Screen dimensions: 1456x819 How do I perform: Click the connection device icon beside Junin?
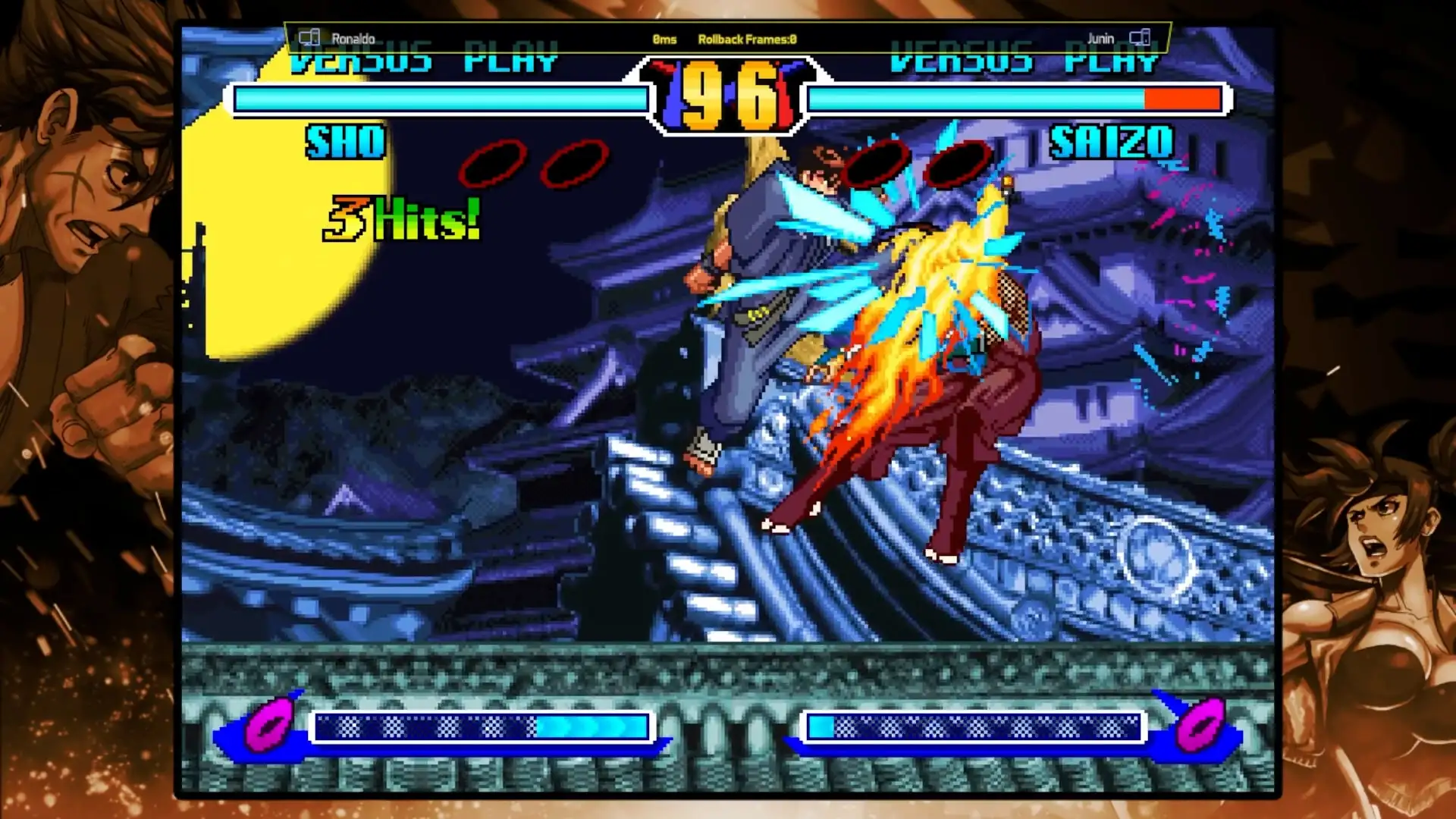tap(1141, 36)
